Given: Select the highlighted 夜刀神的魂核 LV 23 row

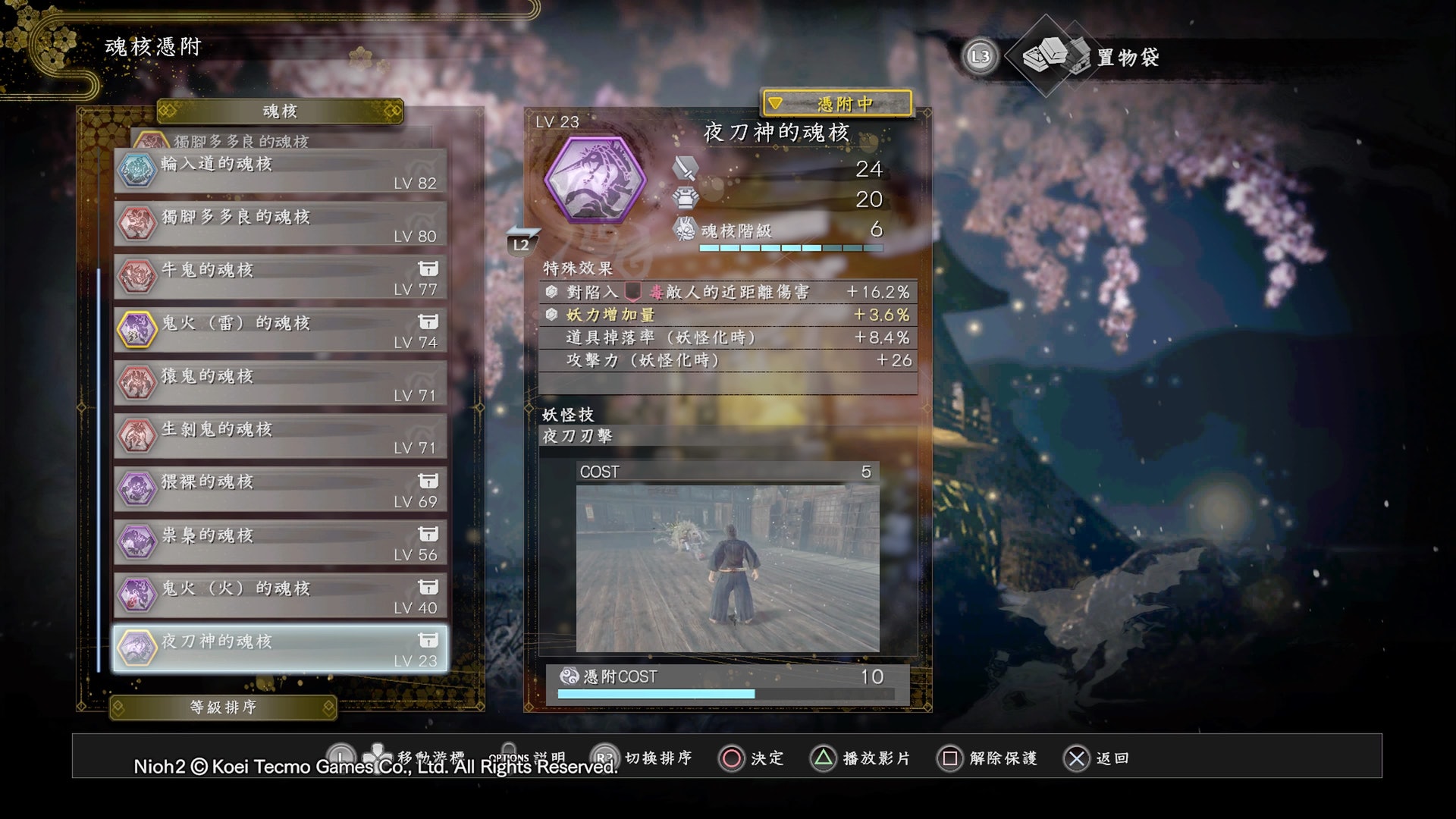Looking at the screenshot, I should click(x=280, y=649).
